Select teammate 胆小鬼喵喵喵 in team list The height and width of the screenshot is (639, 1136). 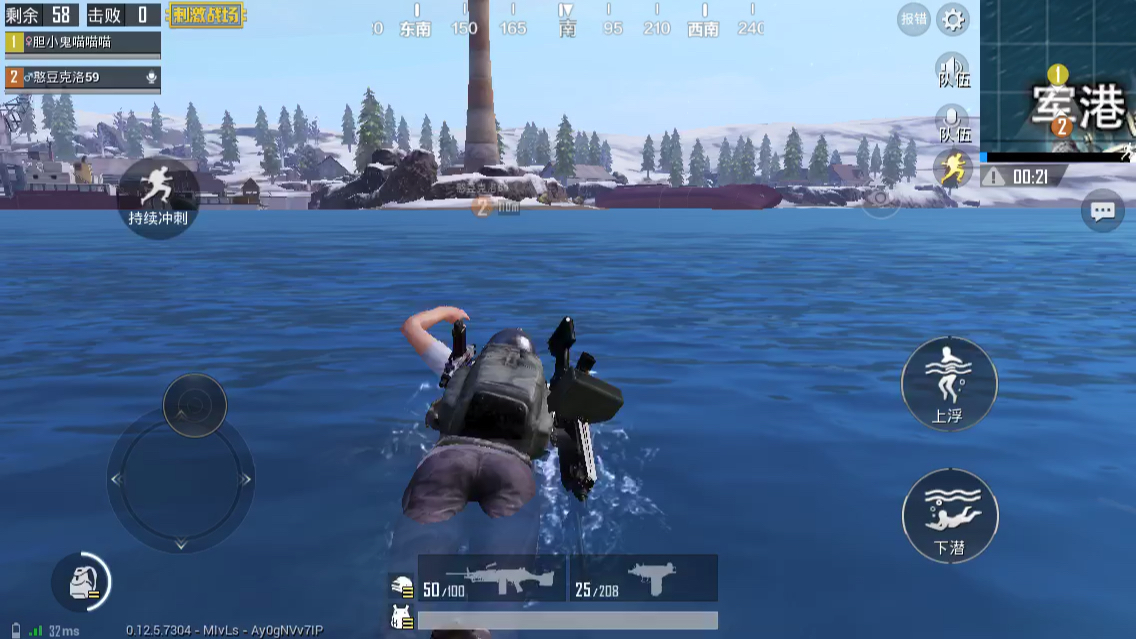[82, 42]
